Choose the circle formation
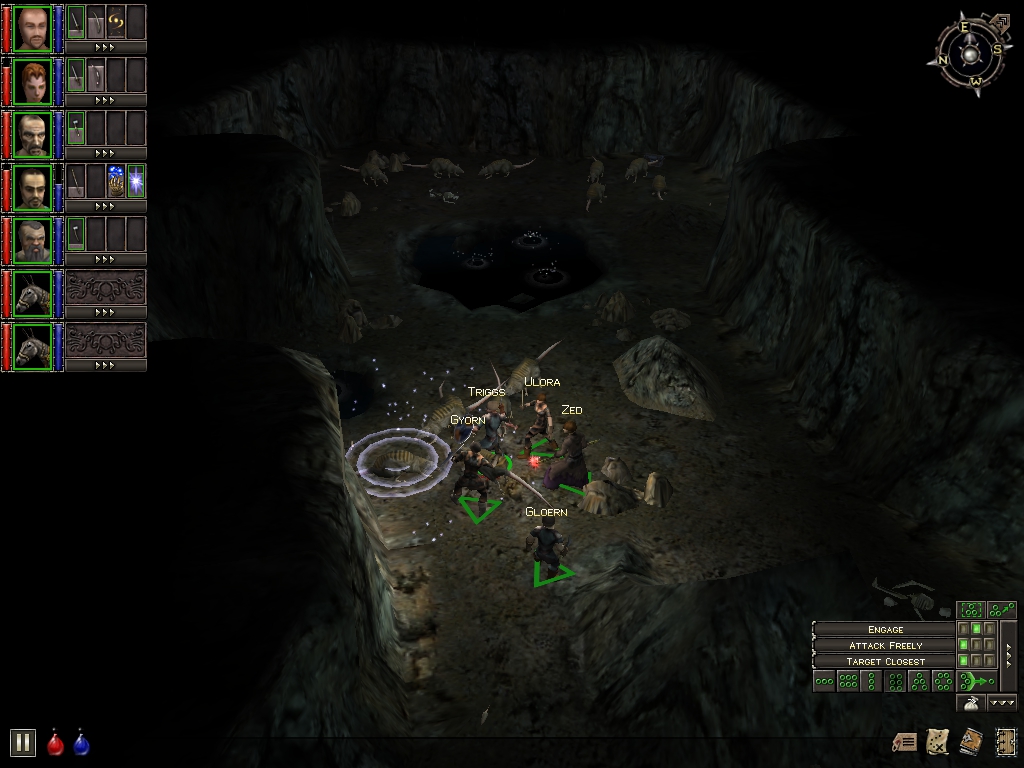The height and width of the screenshot is (768, 1024). (942, 682)
